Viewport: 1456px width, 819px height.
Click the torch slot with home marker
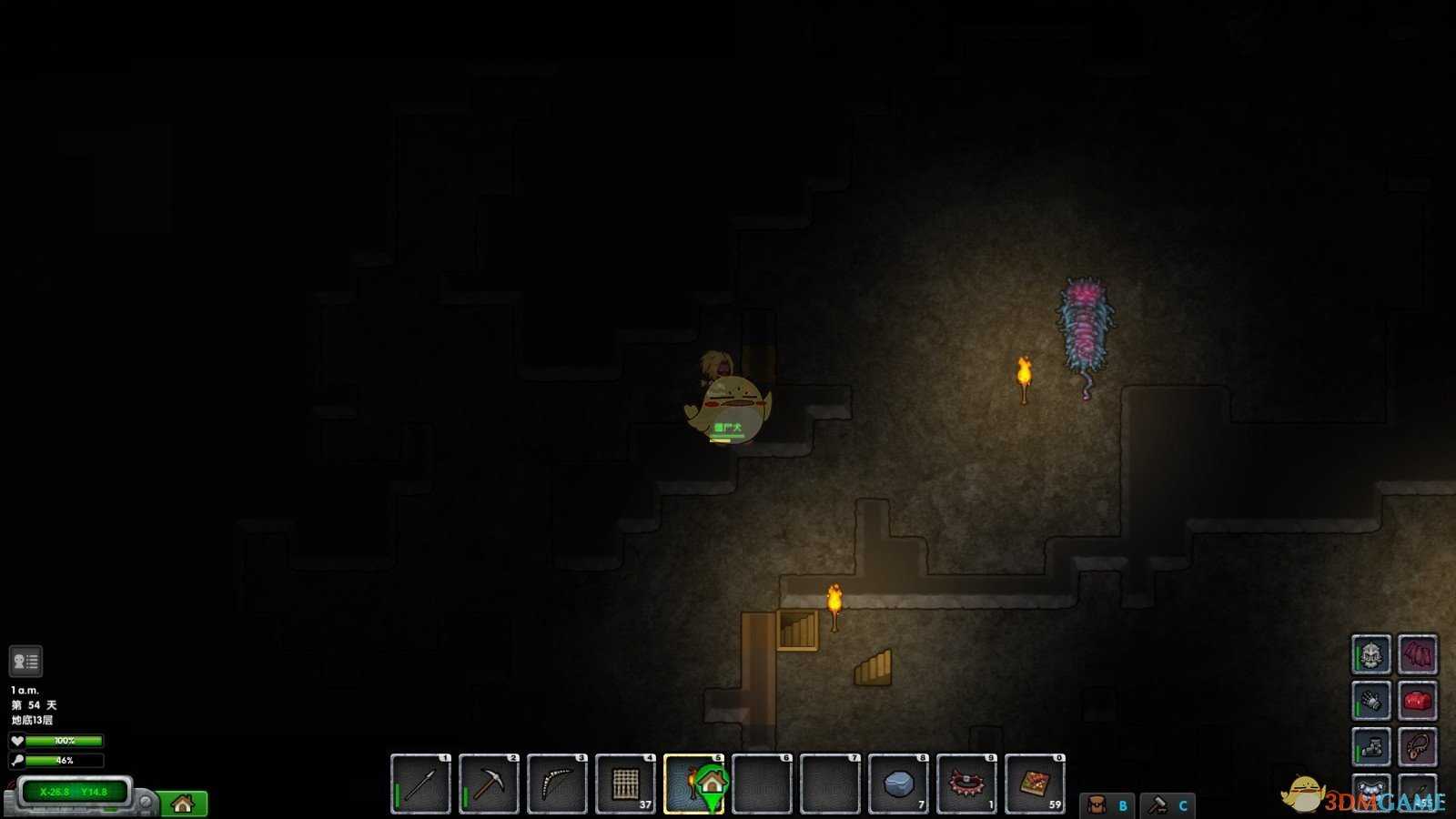tap(694, 784)
